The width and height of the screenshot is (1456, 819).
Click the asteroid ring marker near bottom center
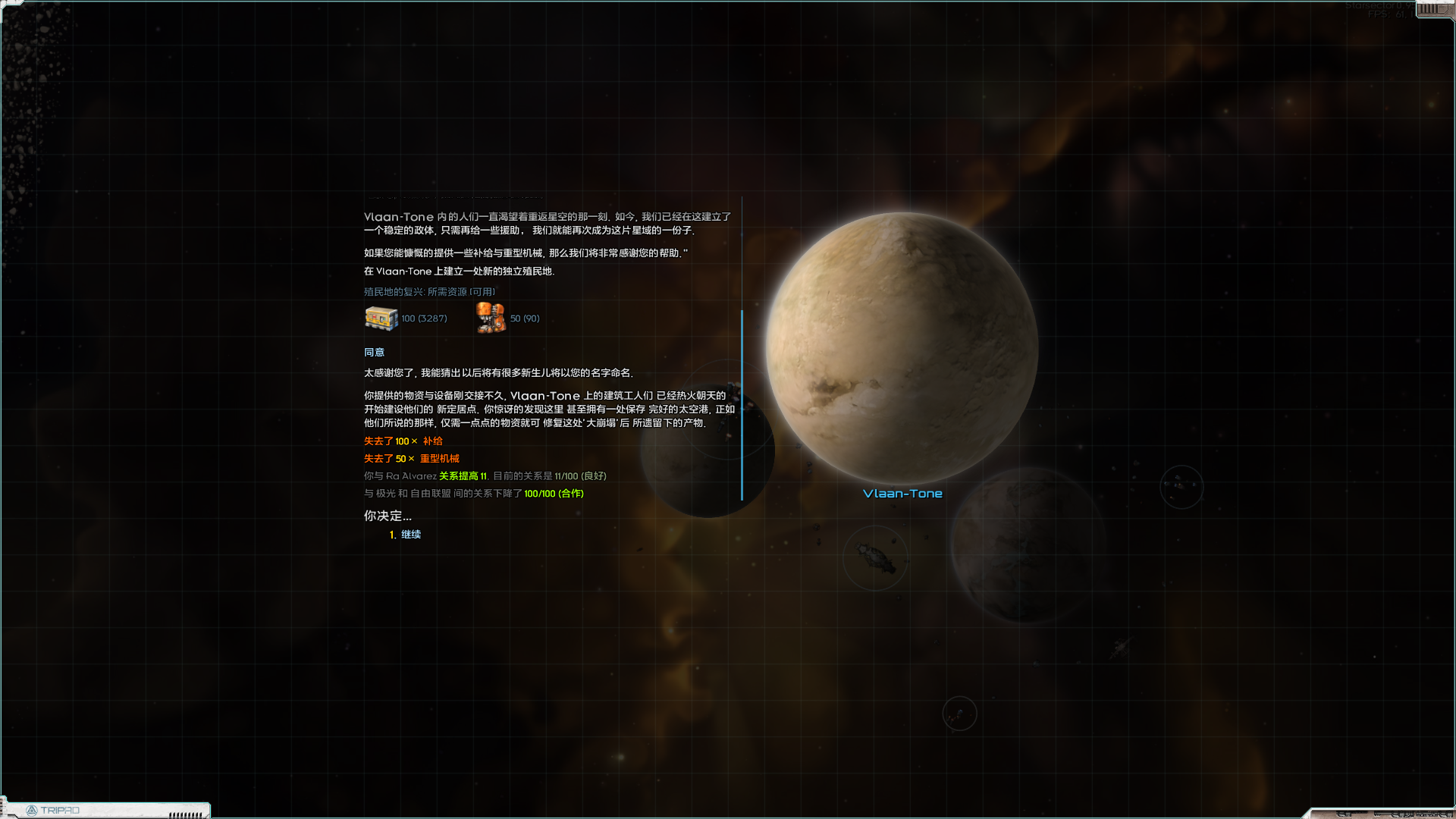point(959,713)
